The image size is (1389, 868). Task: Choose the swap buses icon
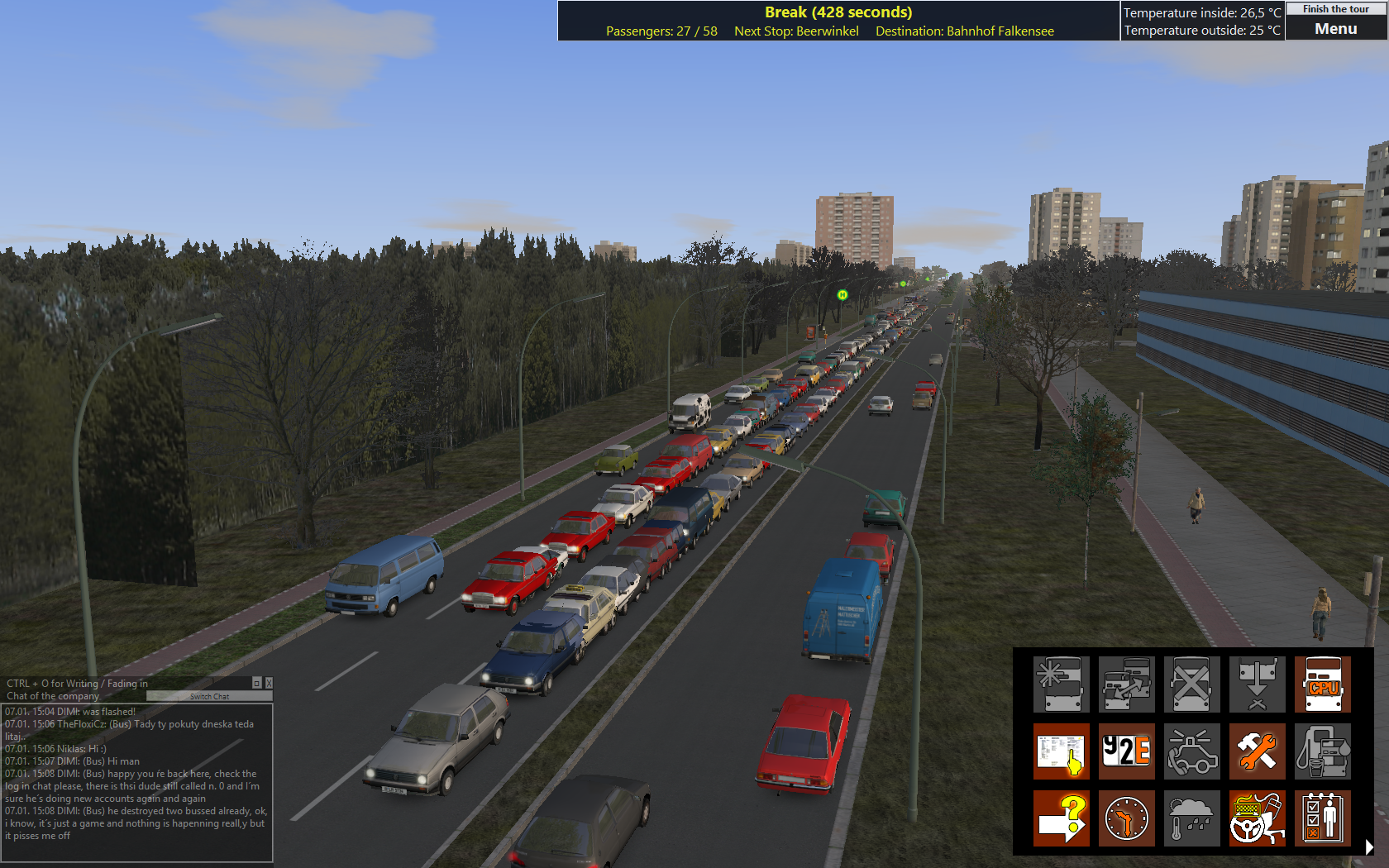tap(1126, 684)
